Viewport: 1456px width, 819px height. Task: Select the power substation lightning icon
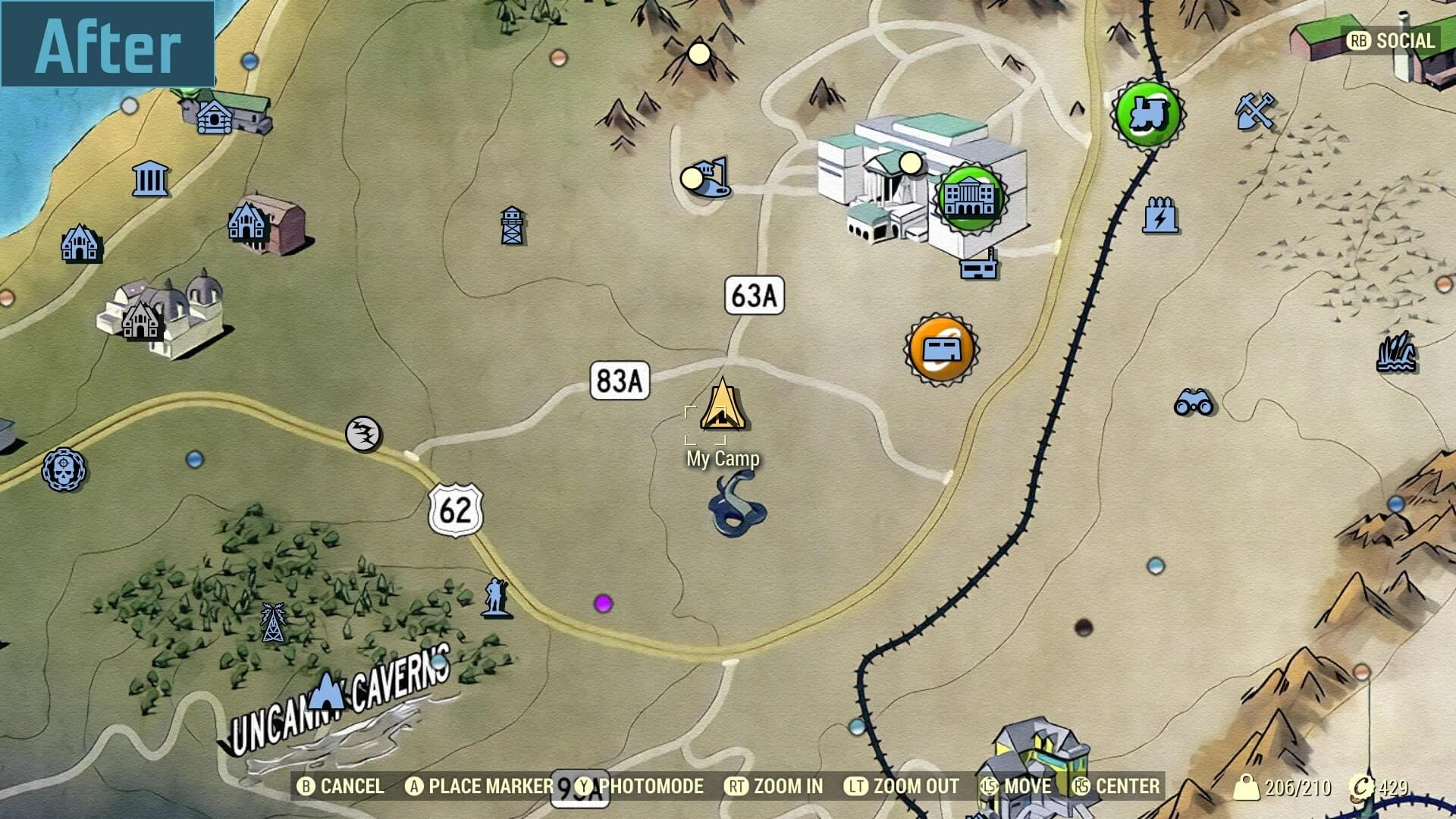[x=1160, y=215]
